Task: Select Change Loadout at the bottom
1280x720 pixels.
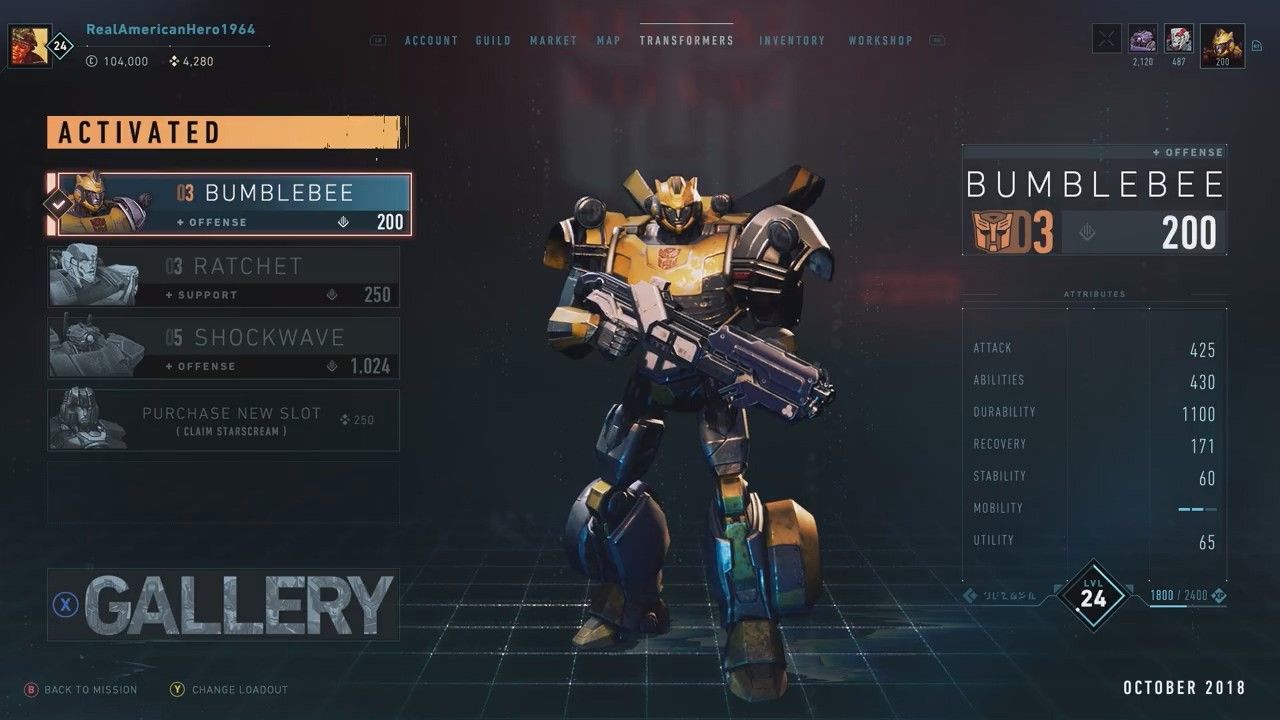Action: pyautogui.click(x=228, y=689)
